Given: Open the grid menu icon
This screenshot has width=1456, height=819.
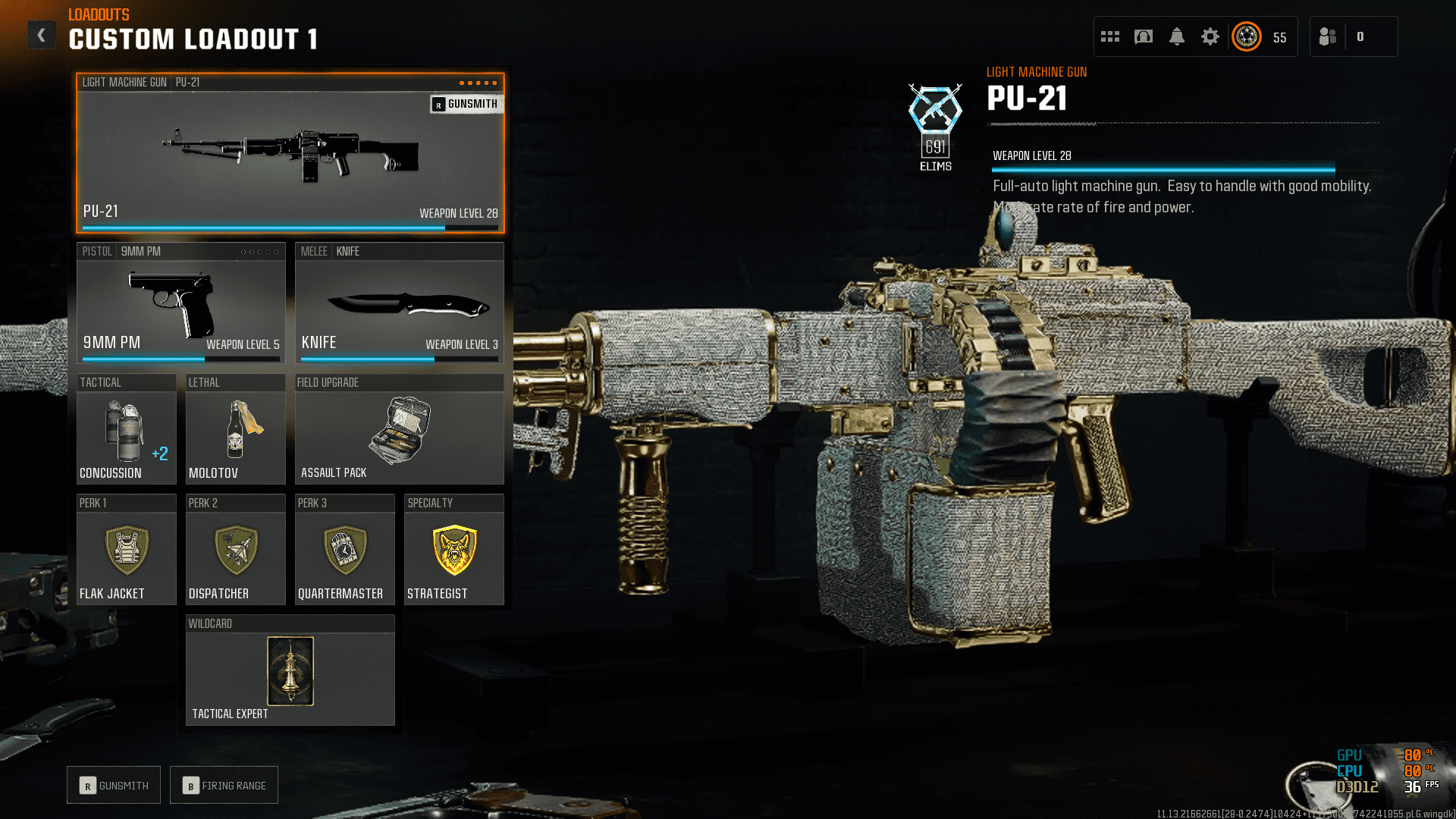Looking at the screenshot, I should (1110, 36).
